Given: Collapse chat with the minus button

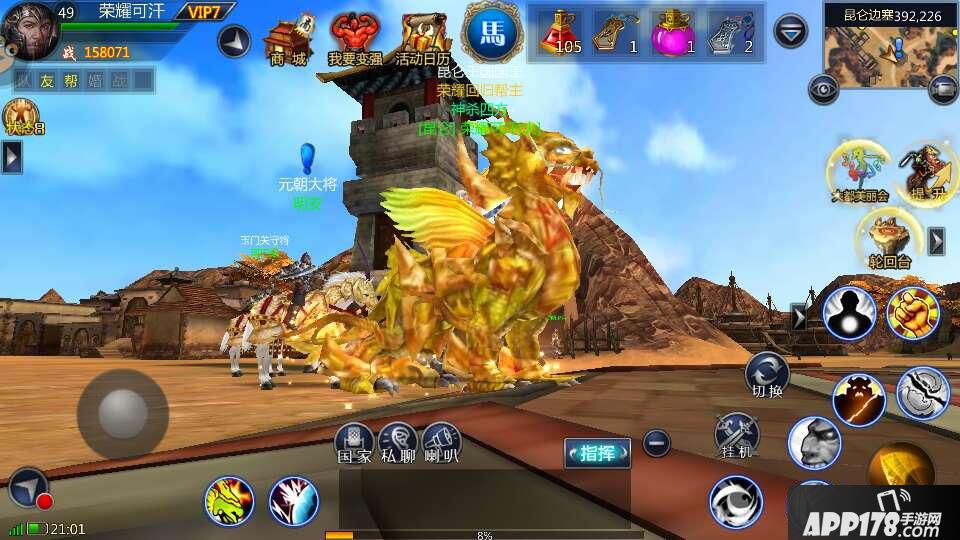Looking at the screenshot, I should [x=656, y=442].
